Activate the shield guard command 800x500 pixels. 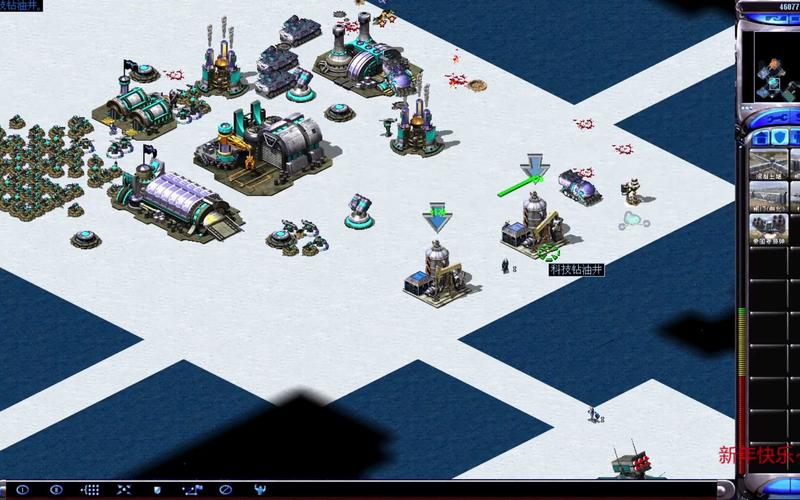tap(157, 489)
